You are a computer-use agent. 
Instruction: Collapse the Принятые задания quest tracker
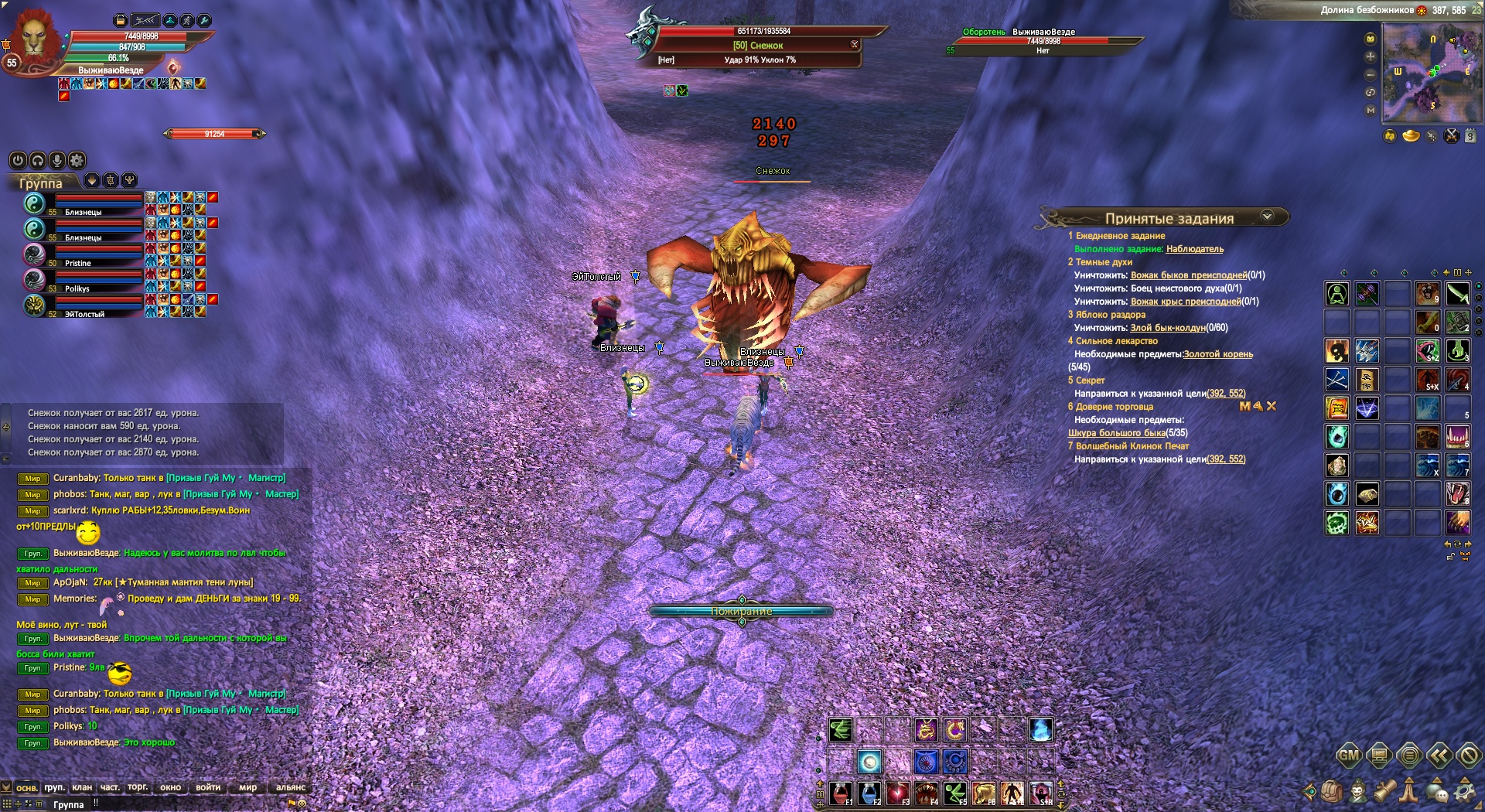tap(1267, 217)
